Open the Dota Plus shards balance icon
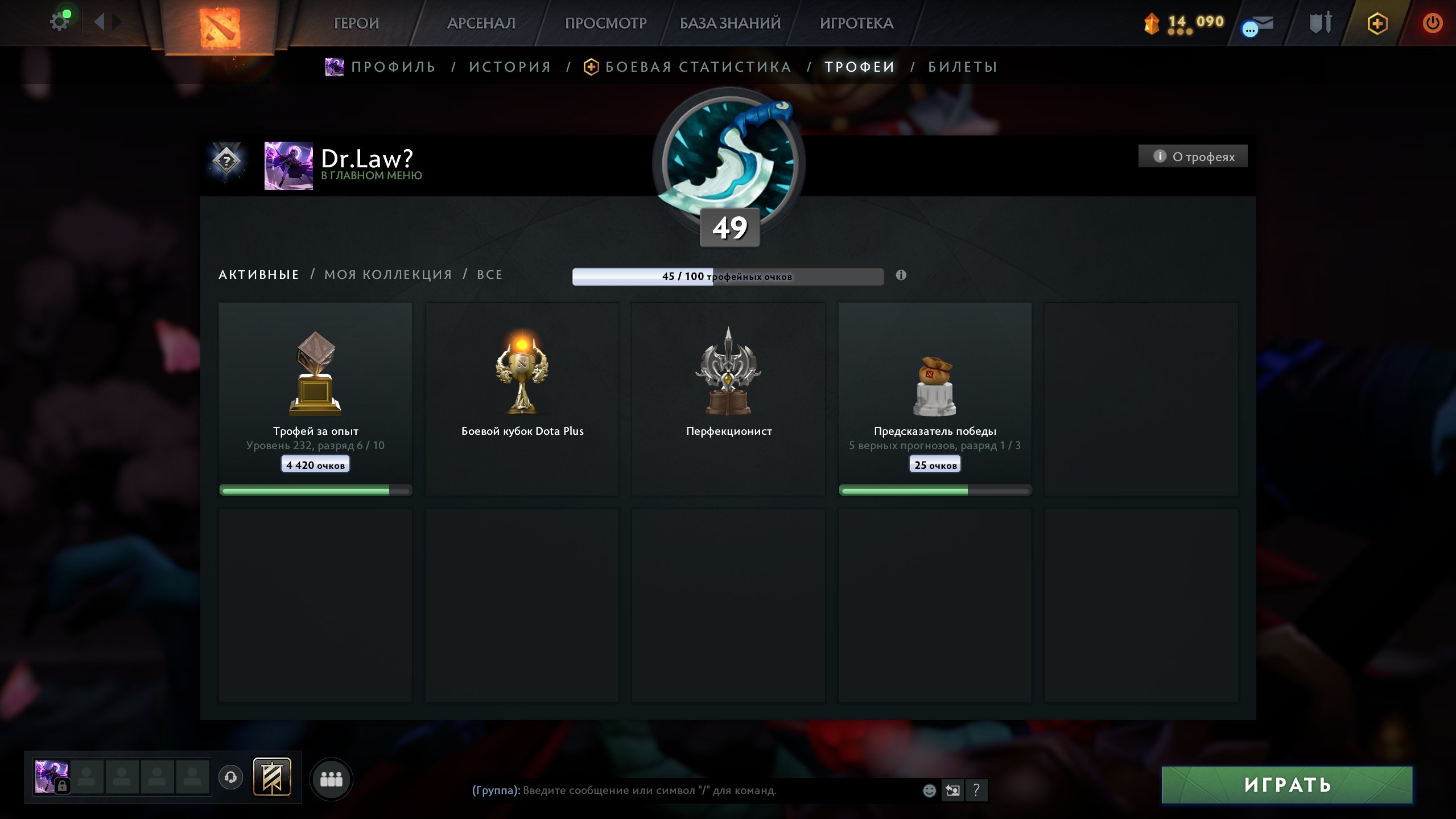The image size is (1456, 819). 1152,24
